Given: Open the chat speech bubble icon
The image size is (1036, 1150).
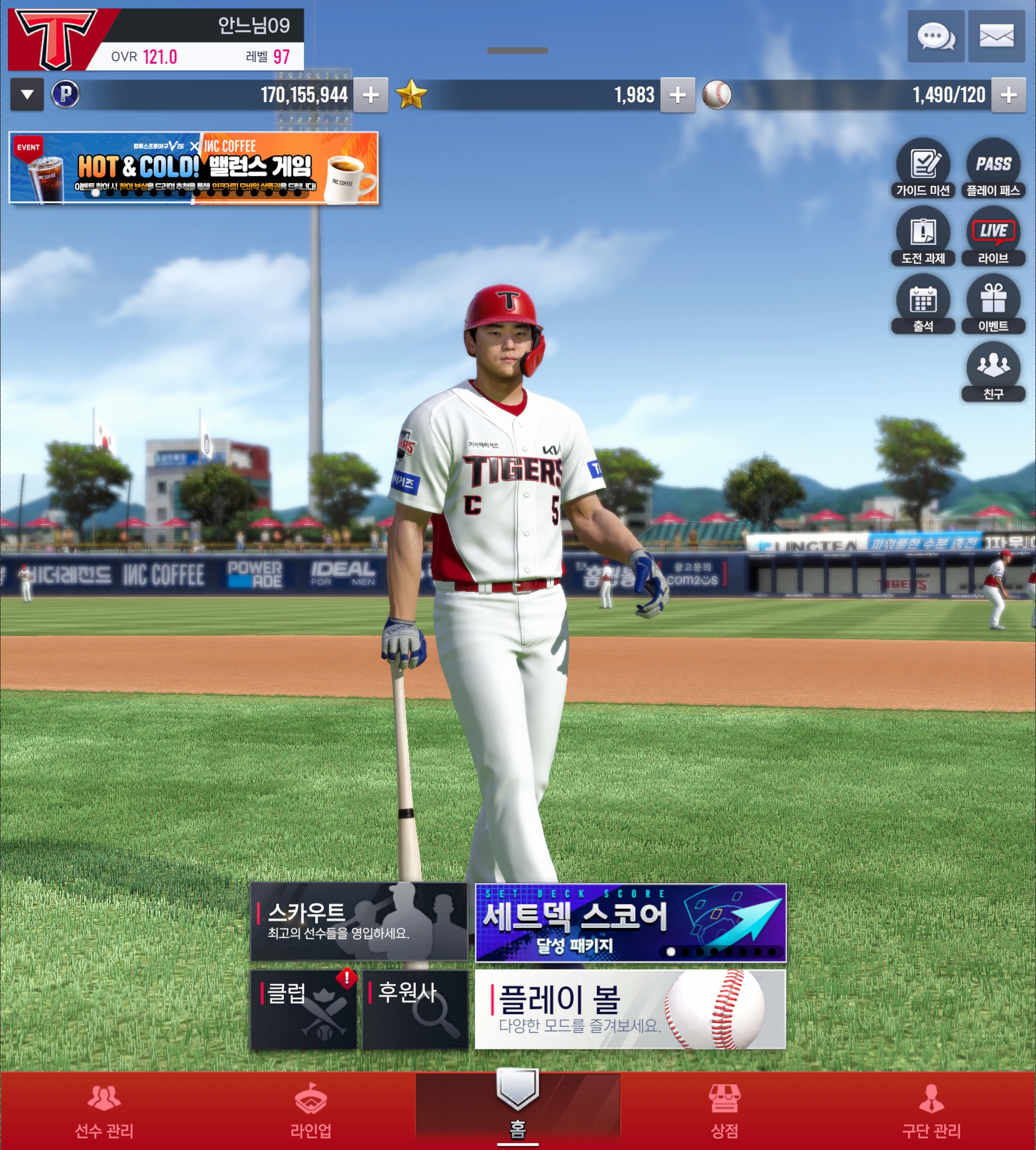Looking at the screenshot, I should pos(935,37).
